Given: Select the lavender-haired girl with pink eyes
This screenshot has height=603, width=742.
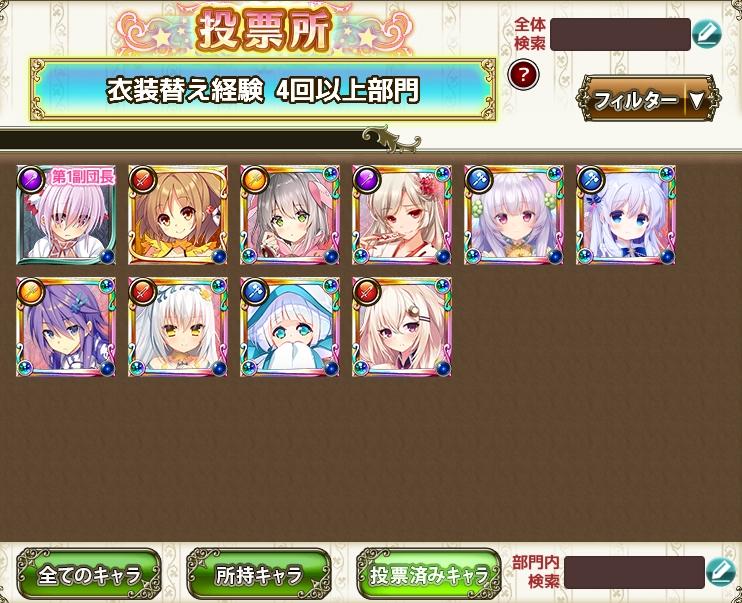Looking at the screenshot, I should (x=514, y=215).
